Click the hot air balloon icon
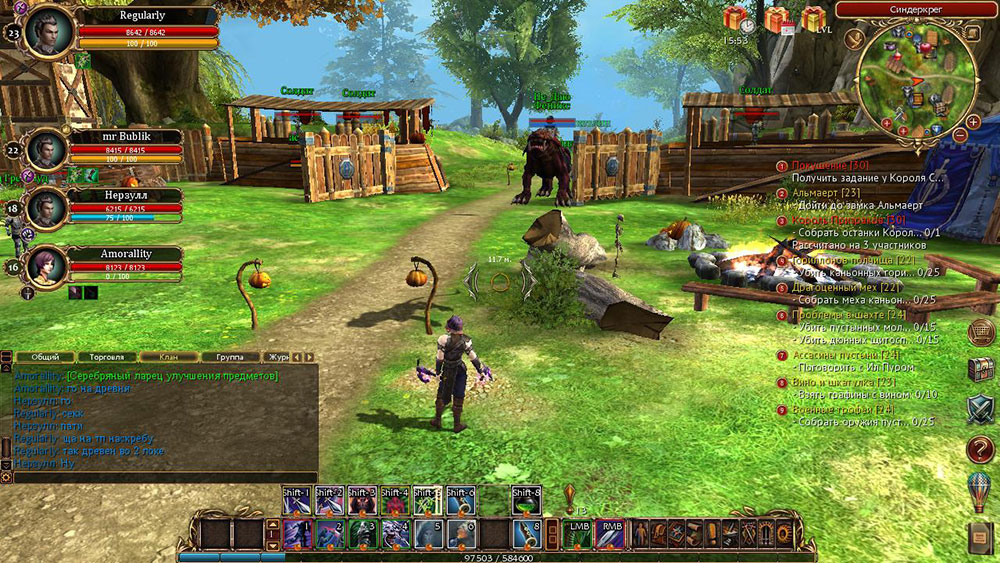This screenshot has width=1000, height=563. click(x=980, y=492)
